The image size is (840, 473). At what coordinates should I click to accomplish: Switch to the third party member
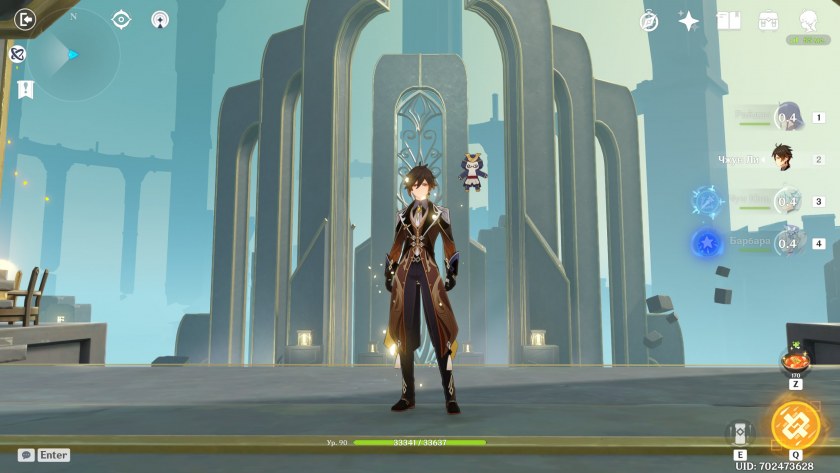pyautogui.click(x=787, y=201)
